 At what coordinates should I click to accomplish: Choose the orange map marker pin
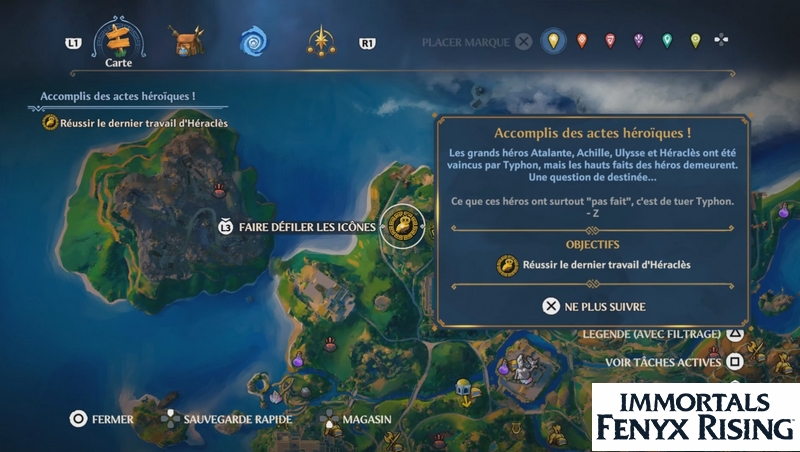pyautogui.click(x=582, y=41)
